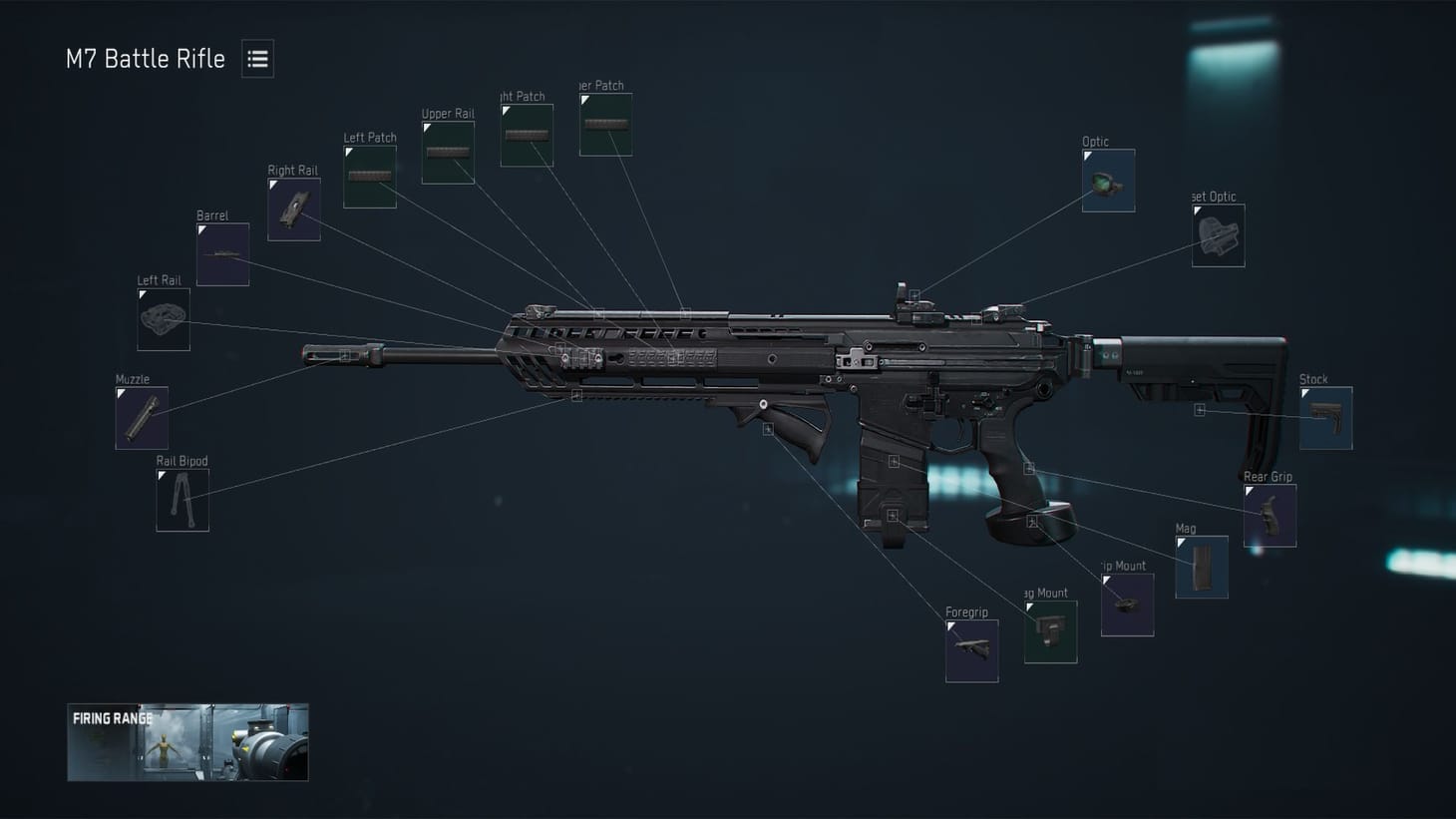The width and height of the screenshot is (1456, 819).
Task: Enter the Firing Range
Action: coord(186,742)
